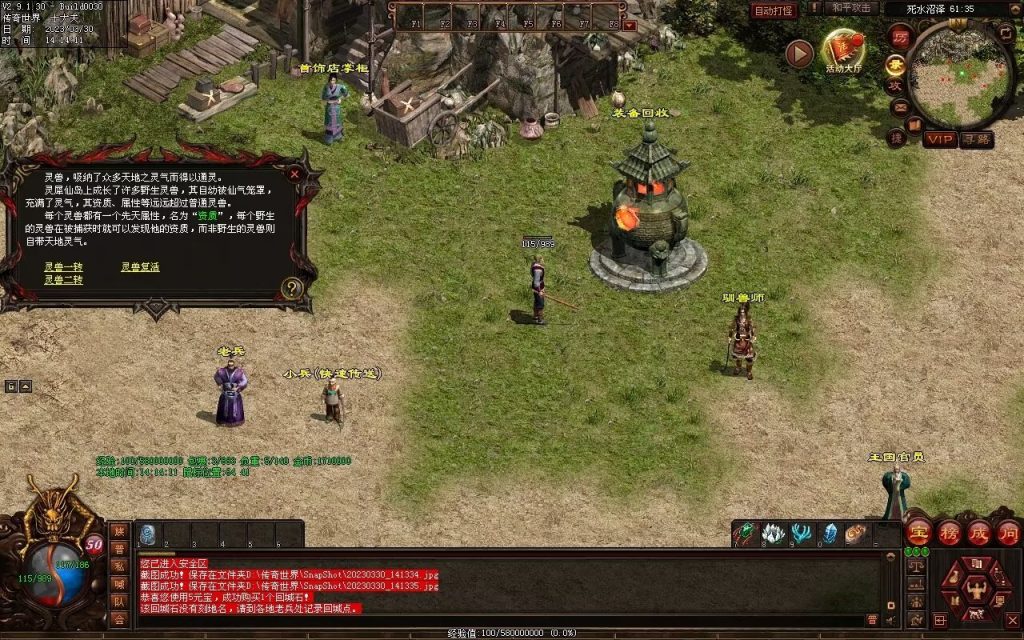Viewport: 1024px width, 640px height.
Task: Switch to the 队 team chat channel
Action: (119, 601)
